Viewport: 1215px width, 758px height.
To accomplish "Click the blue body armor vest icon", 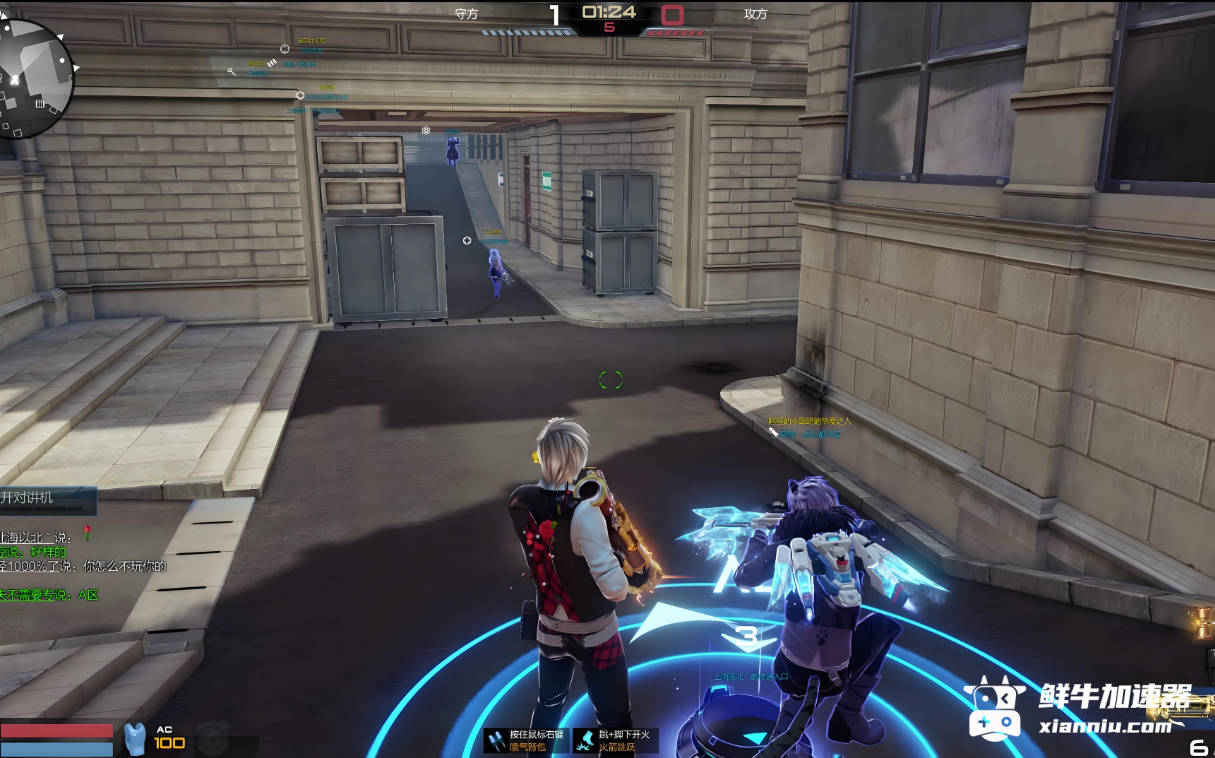I will tap(134, 740).
